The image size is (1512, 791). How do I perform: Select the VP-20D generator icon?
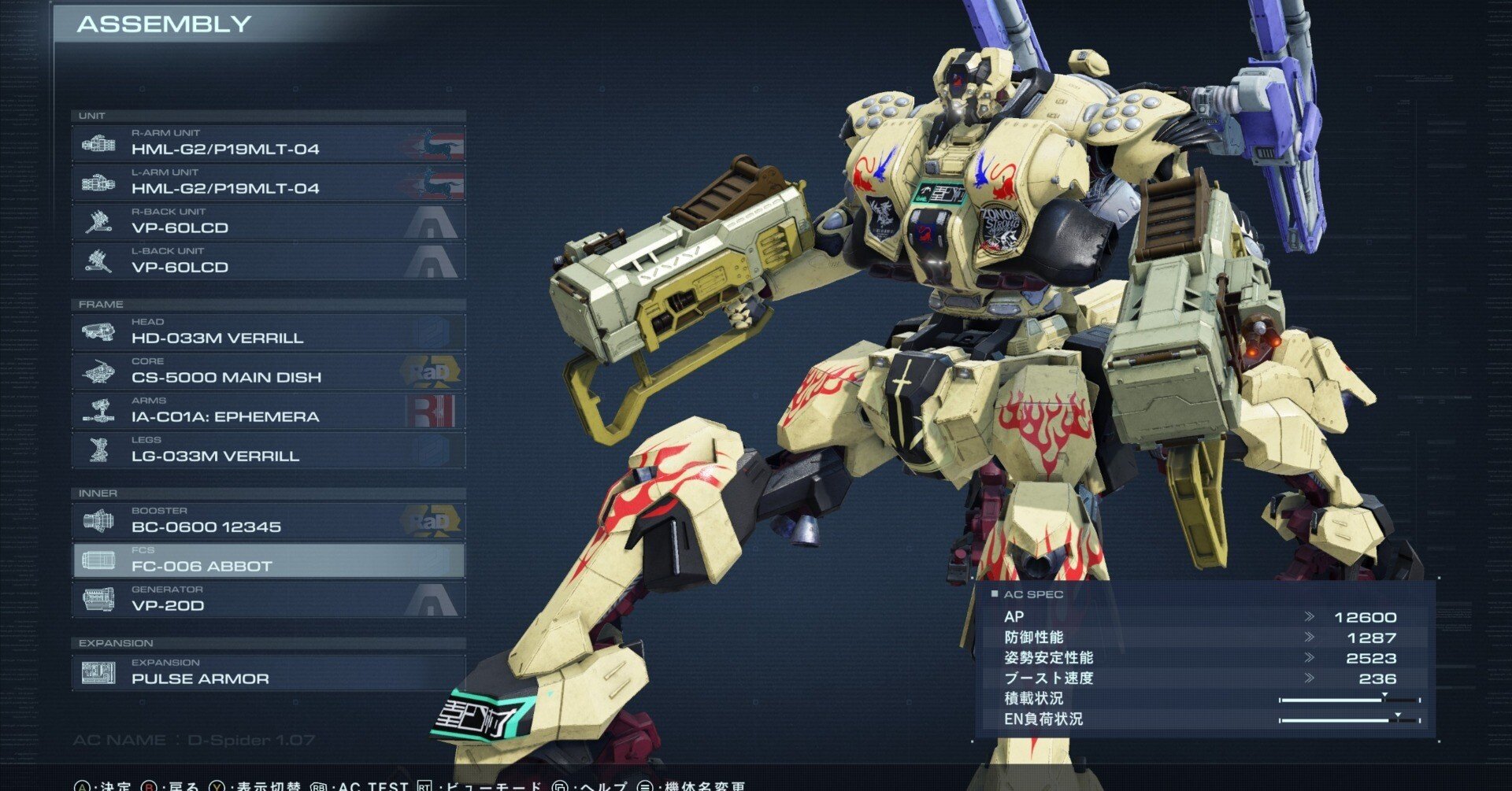(98, 599)
